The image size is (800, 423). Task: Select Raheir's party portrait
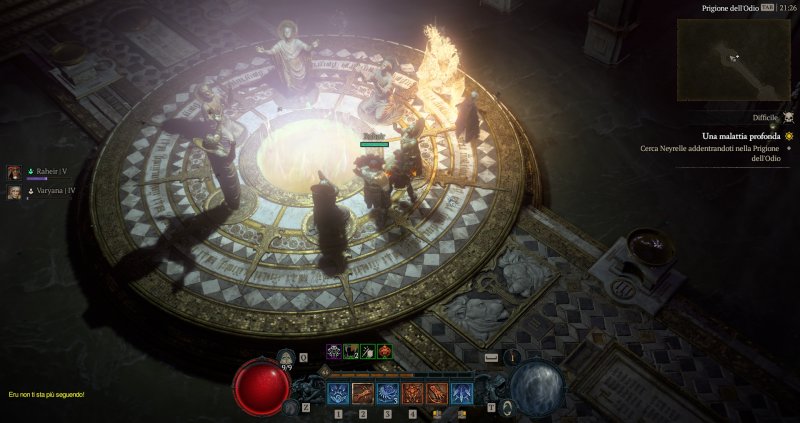click(15, 172)
